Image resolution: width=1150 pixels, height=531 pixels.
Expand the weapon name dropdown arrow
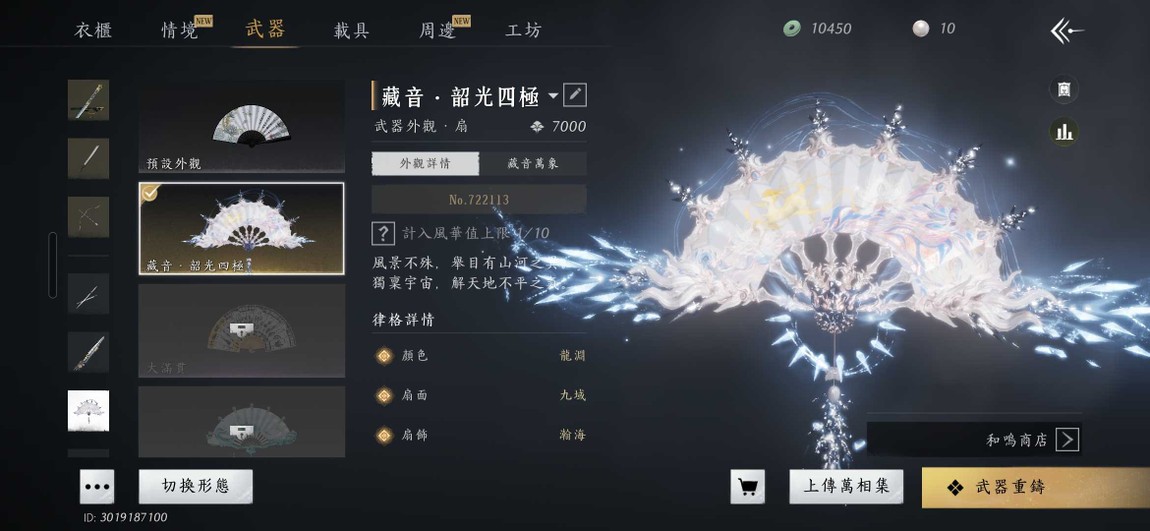coord(553,96)
